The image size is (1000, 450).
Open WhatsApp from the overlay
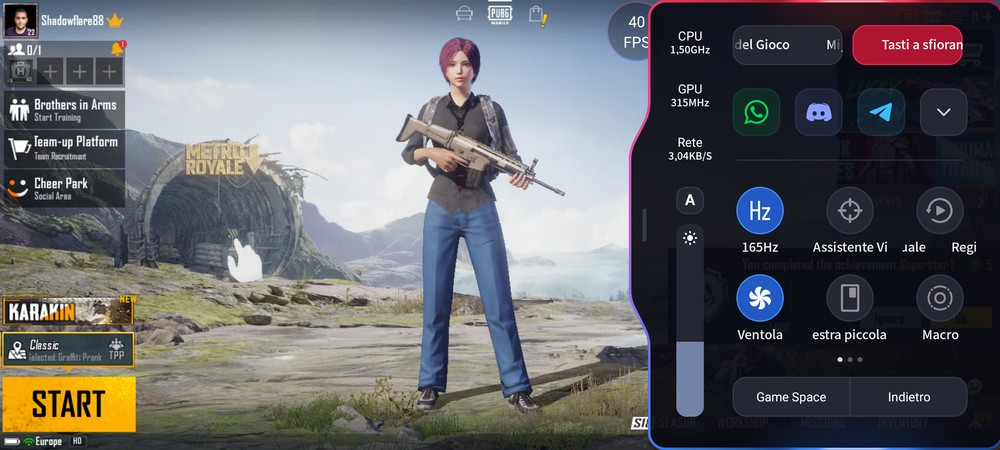[756, 113]
